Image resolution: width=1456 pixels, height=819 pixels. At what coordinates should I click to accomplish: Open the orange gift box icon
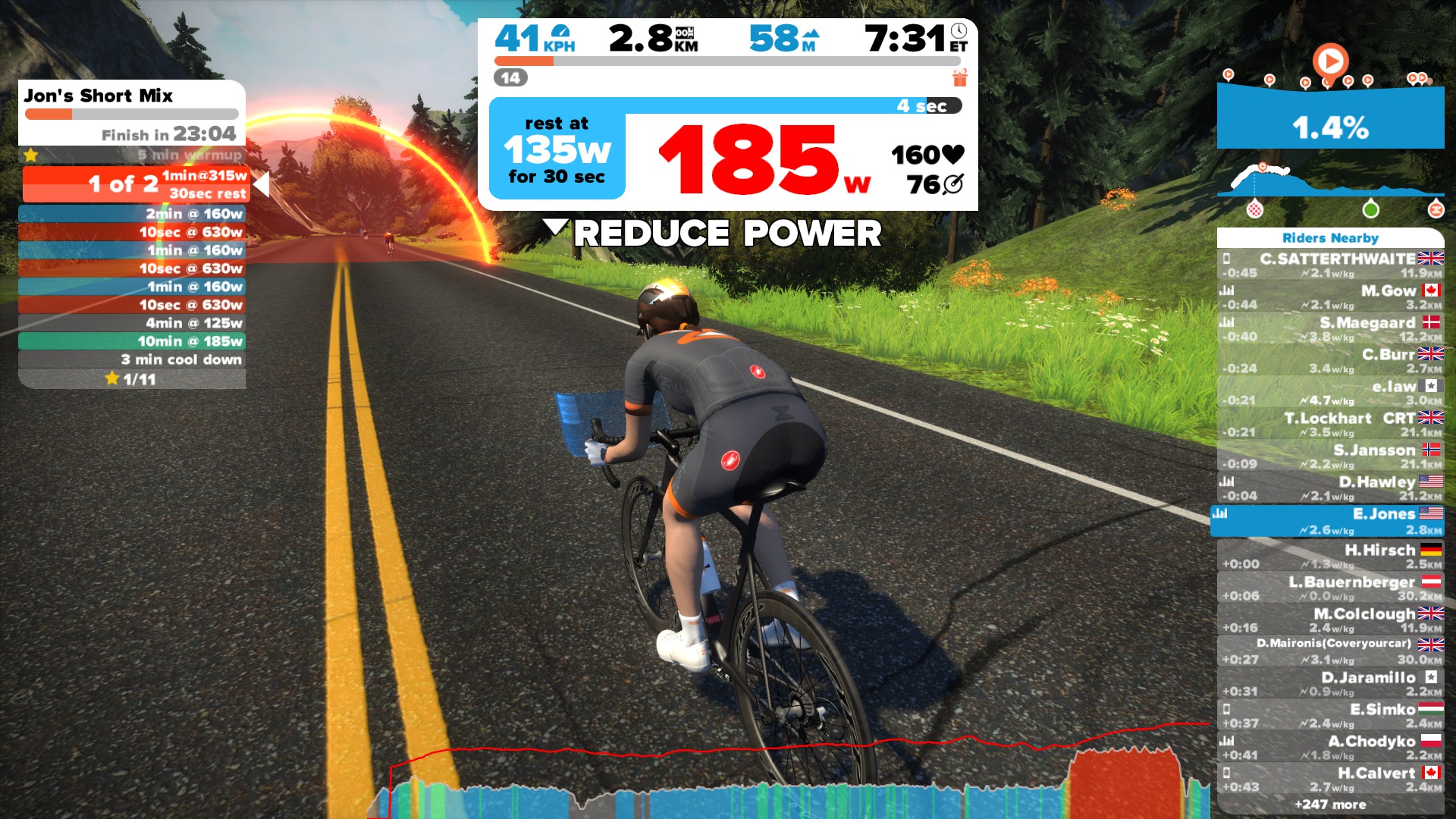[960, 77]
